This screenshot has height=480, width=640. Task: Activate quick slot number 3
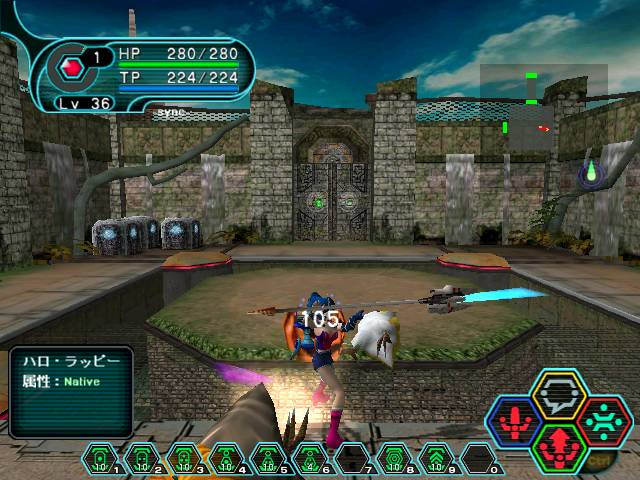184,460
